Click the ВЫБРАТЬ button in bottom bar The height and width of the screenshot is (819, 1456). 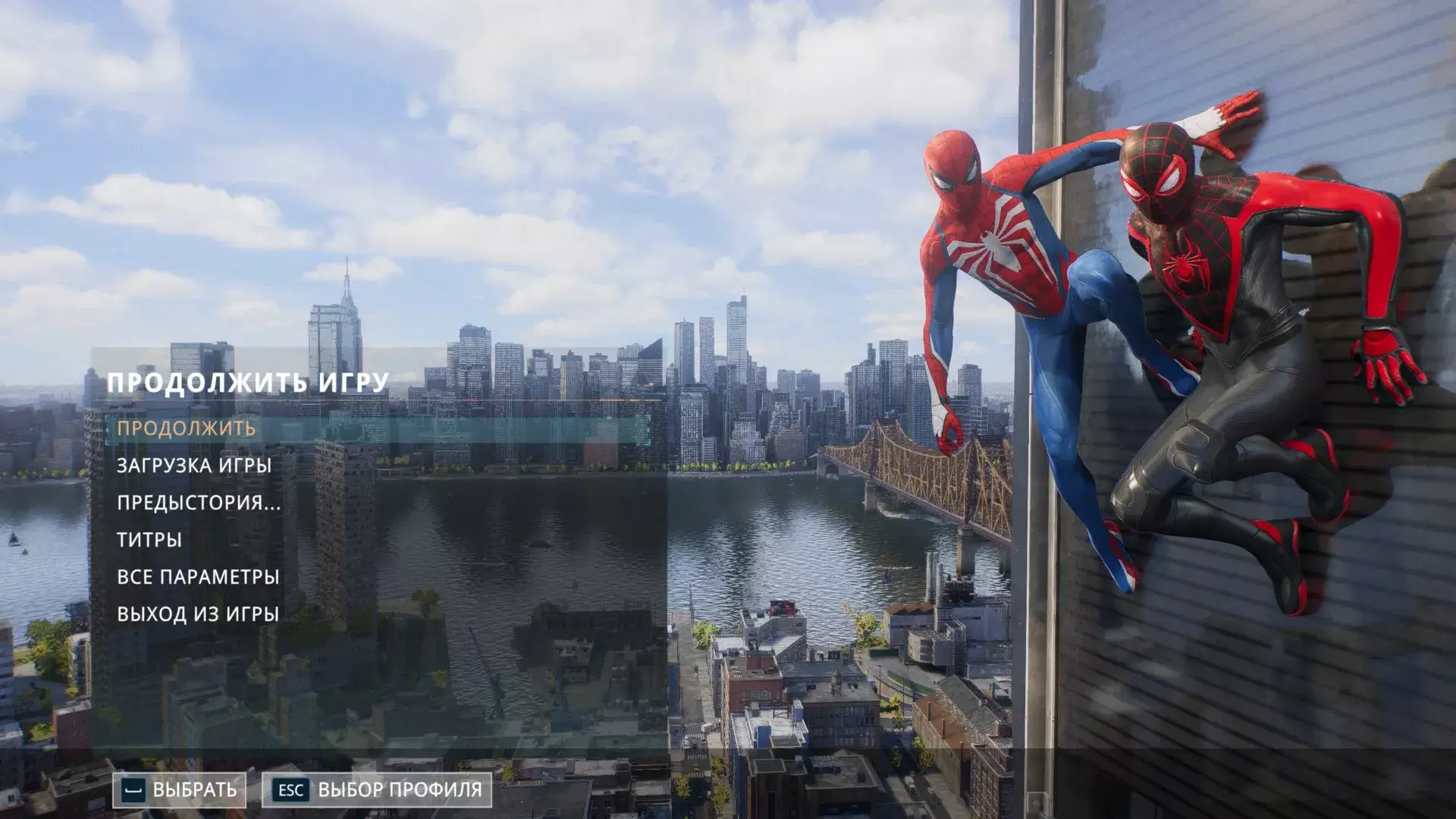point(180,790)
